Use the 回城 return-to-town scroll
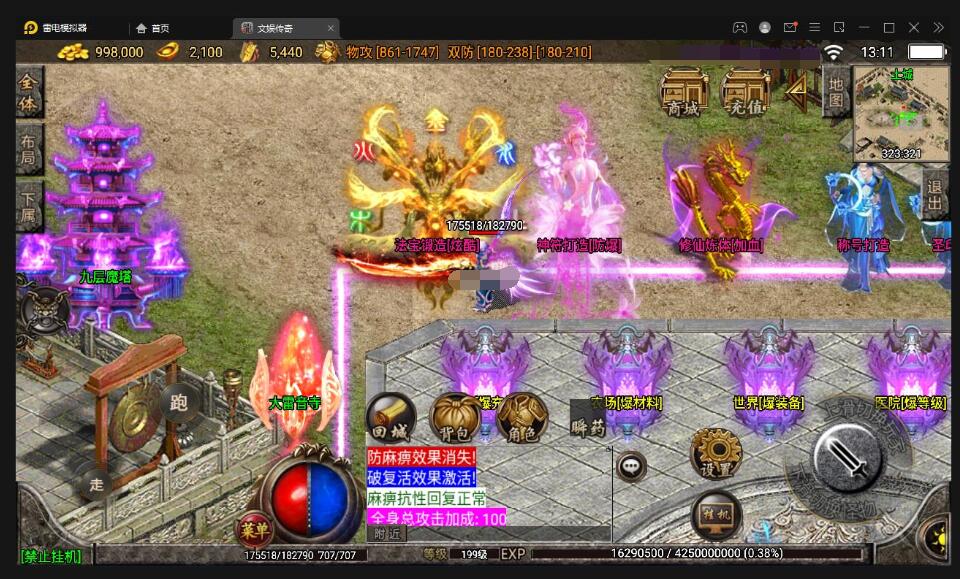Viewport: 960px width, 579px height. coord(389,417)
